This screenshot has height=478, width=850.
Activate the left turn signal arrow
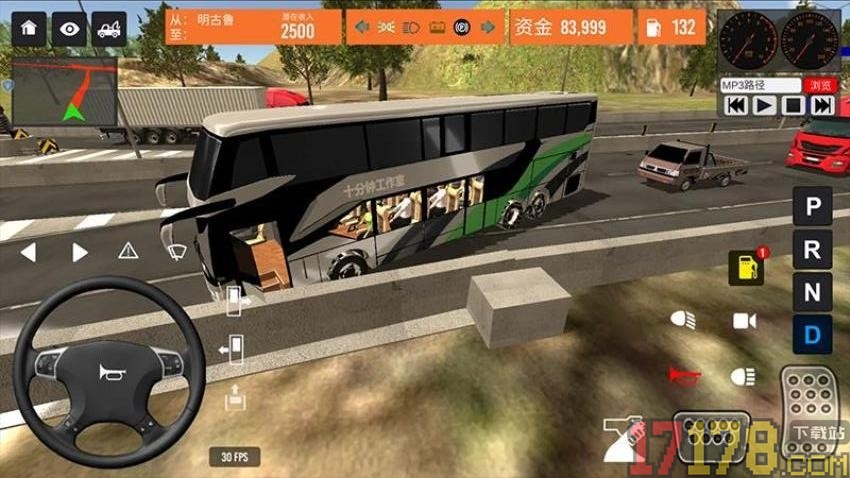tap(28, 252)
